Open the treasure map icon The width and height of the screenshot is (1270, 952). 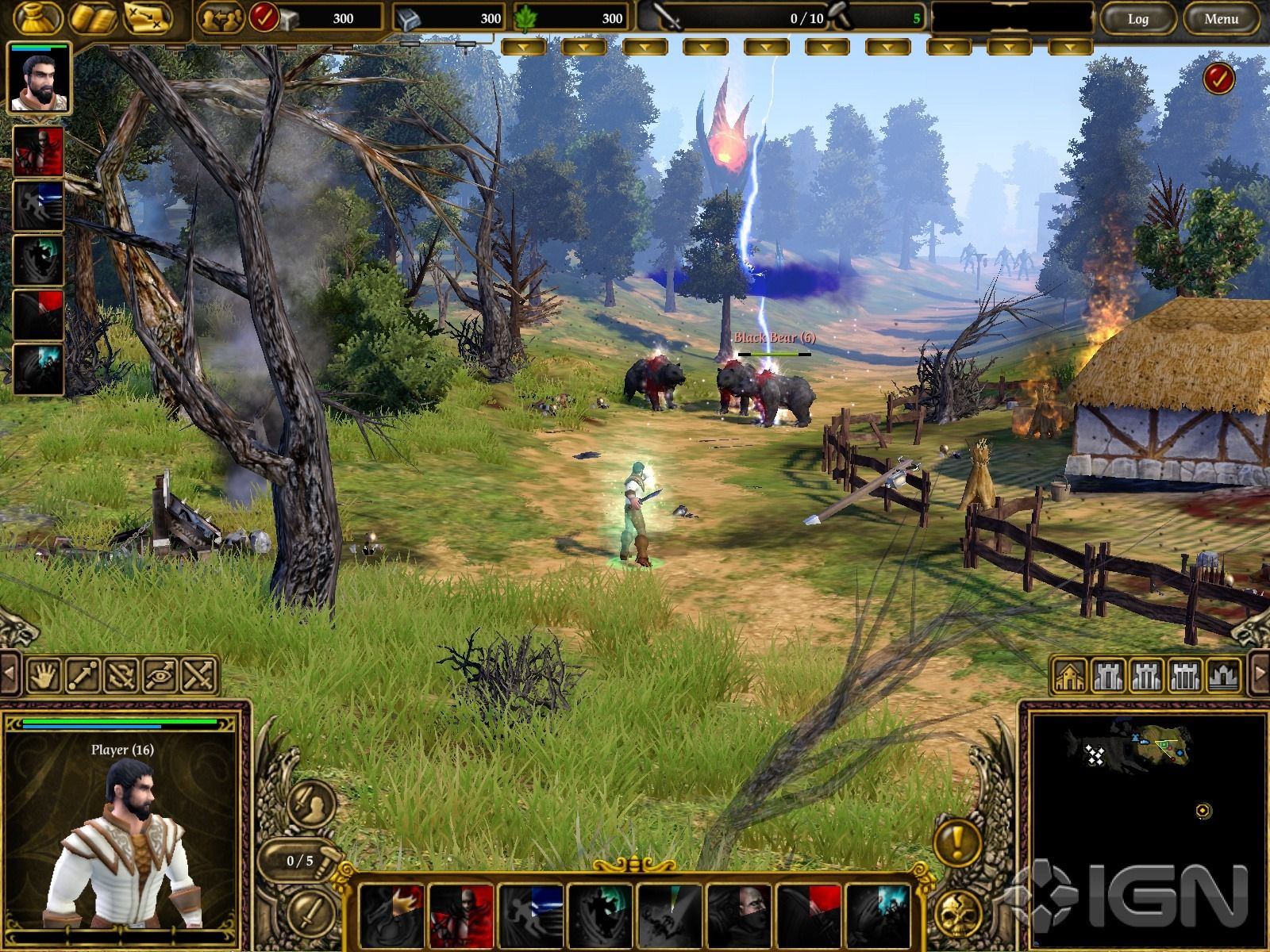click(148, 17)
